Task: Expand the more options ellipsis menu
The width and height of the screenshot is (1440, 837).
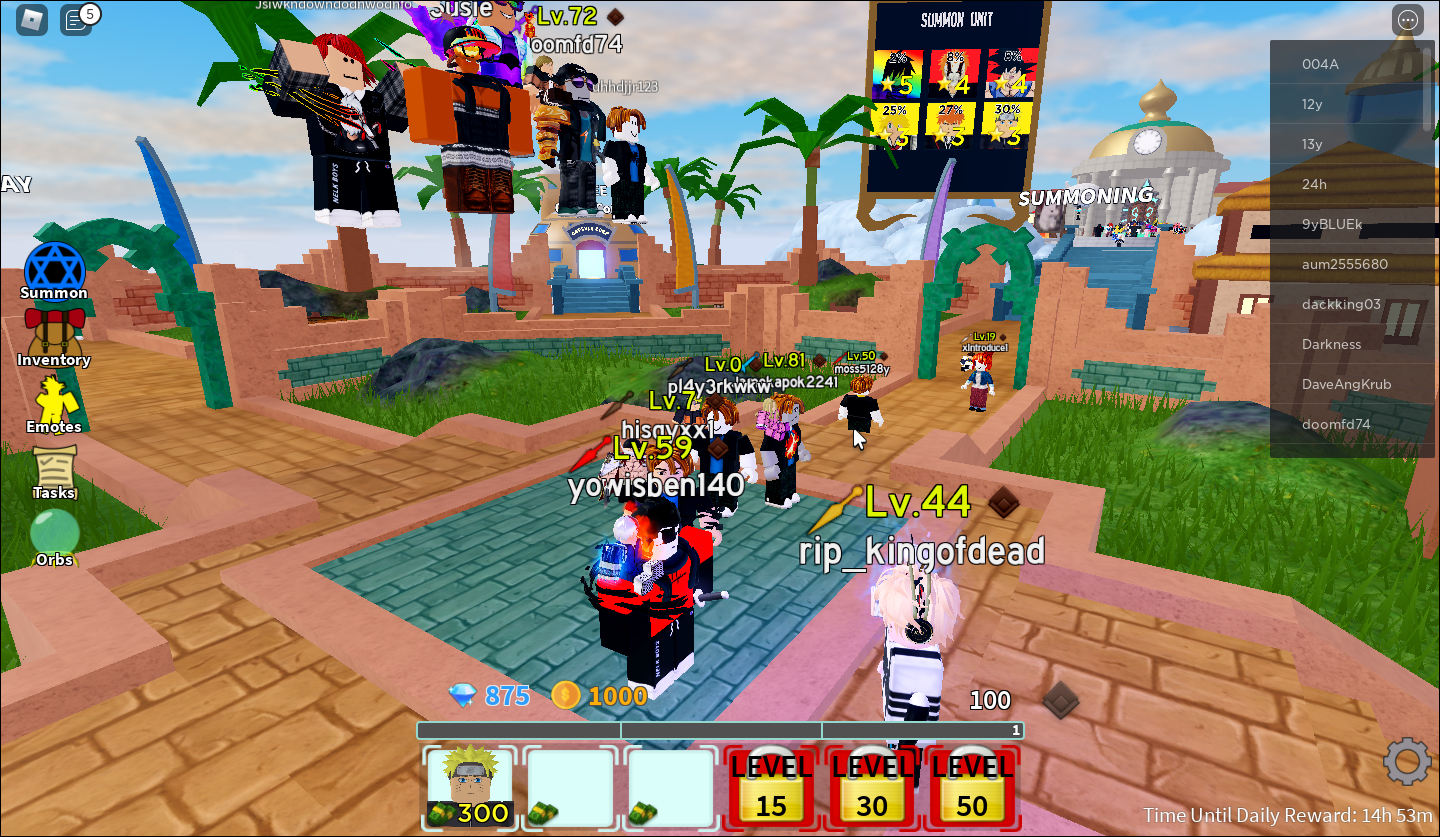Action: (1407, 19)
